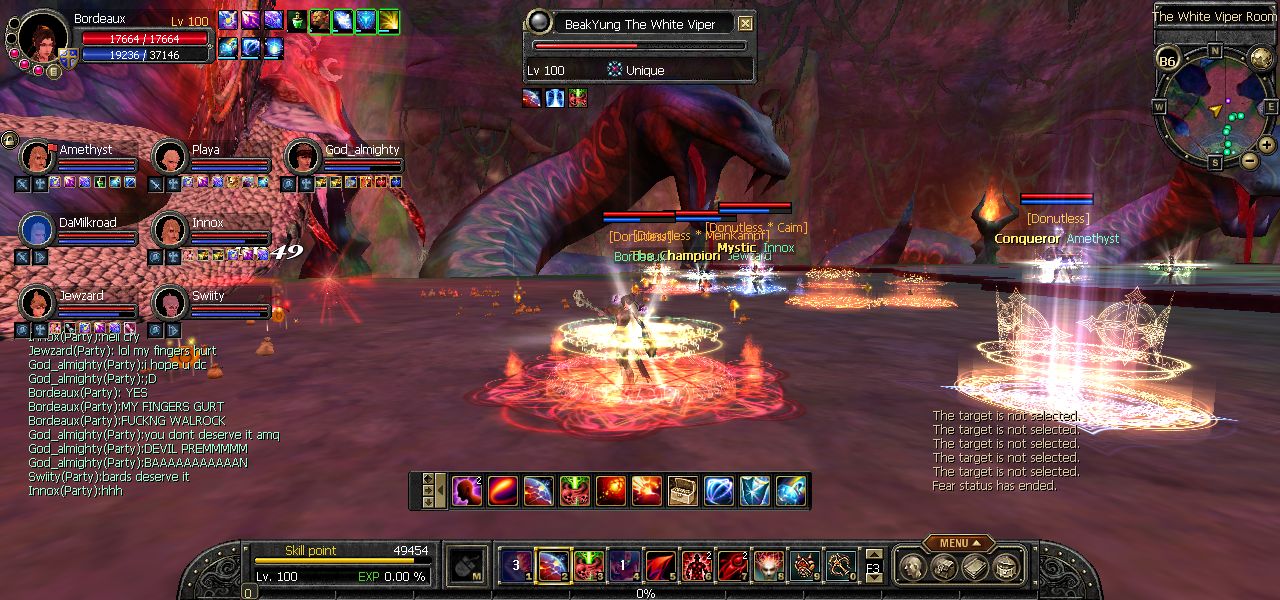Image resolution: width=1280 pixels, height=600 pixels.
Task: Open the MENU expander
Action: click(x=958, y=543)
